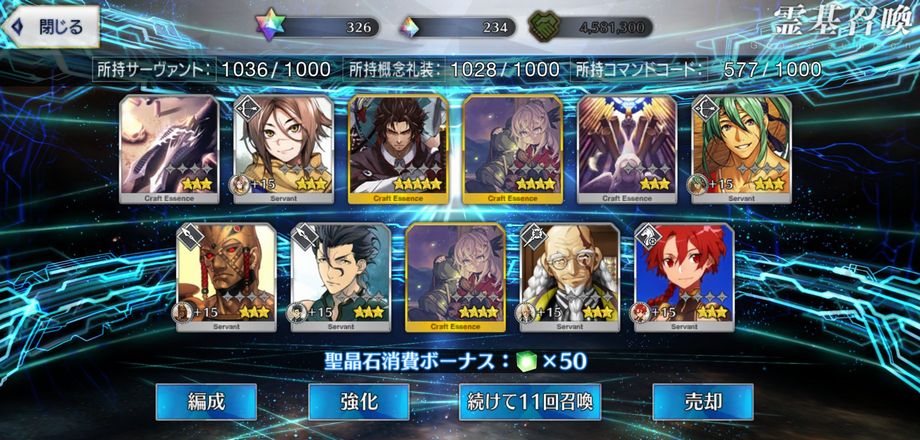Open the 編成 formation menu
Image resolution: width=920 pixels, height=440 pixels.
coord(206,402)
